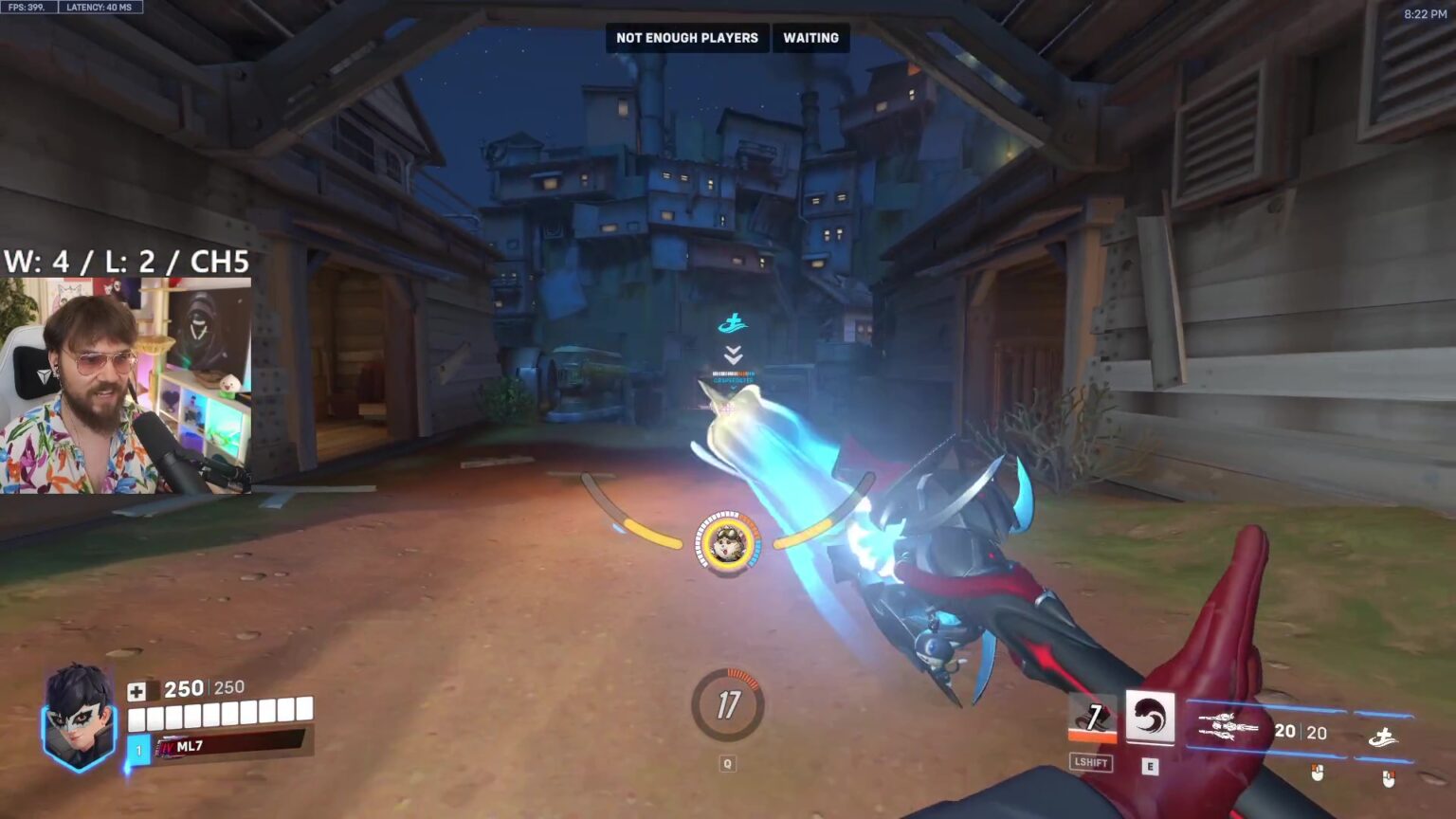Click the left mouse button indicator icon
This screenshot has height=819, width=1456.
pyautogui.click(x=1318, y=774)
